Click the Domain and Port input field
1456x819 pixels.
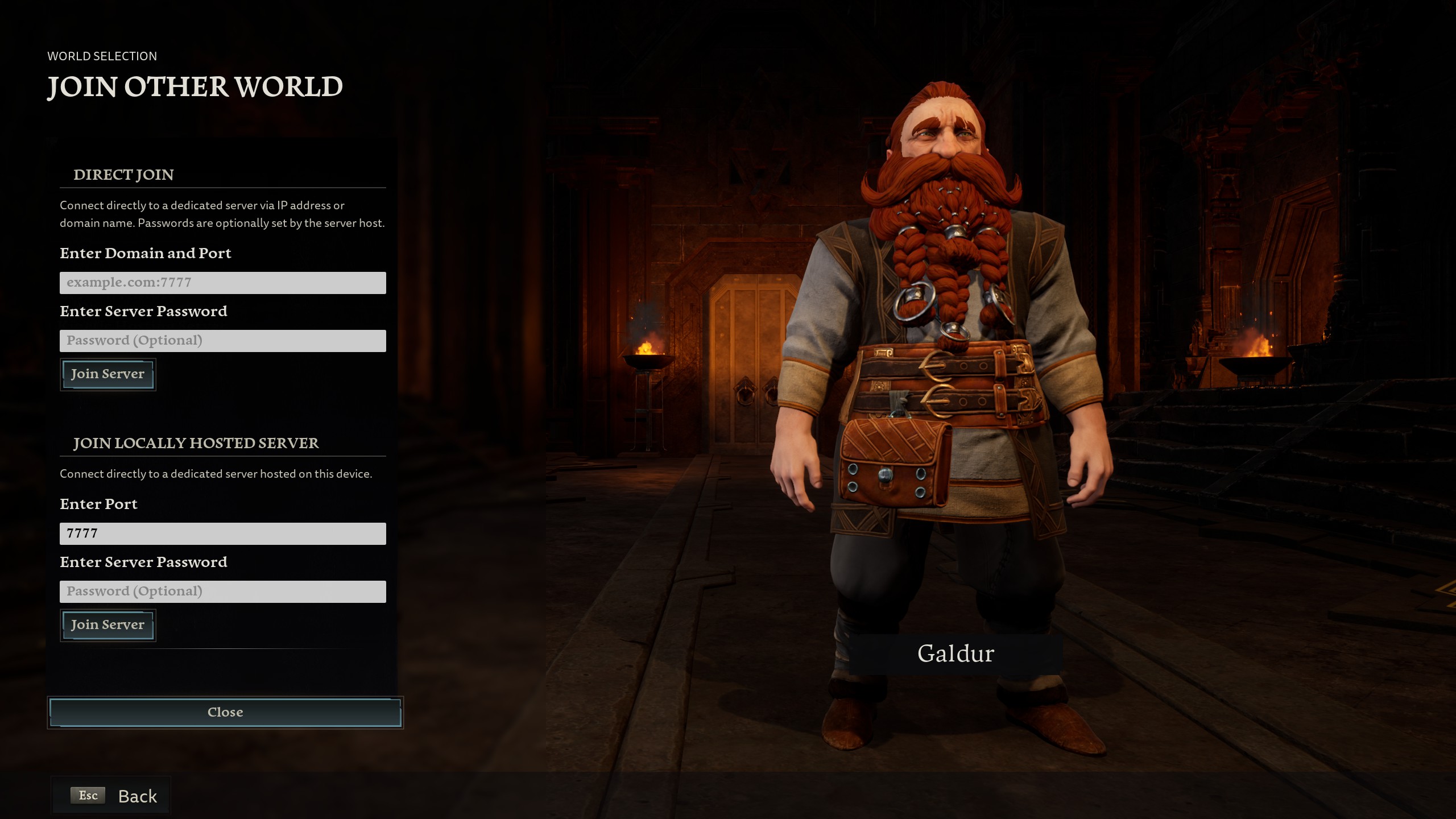pyautogui.click(x=222, y=283)
